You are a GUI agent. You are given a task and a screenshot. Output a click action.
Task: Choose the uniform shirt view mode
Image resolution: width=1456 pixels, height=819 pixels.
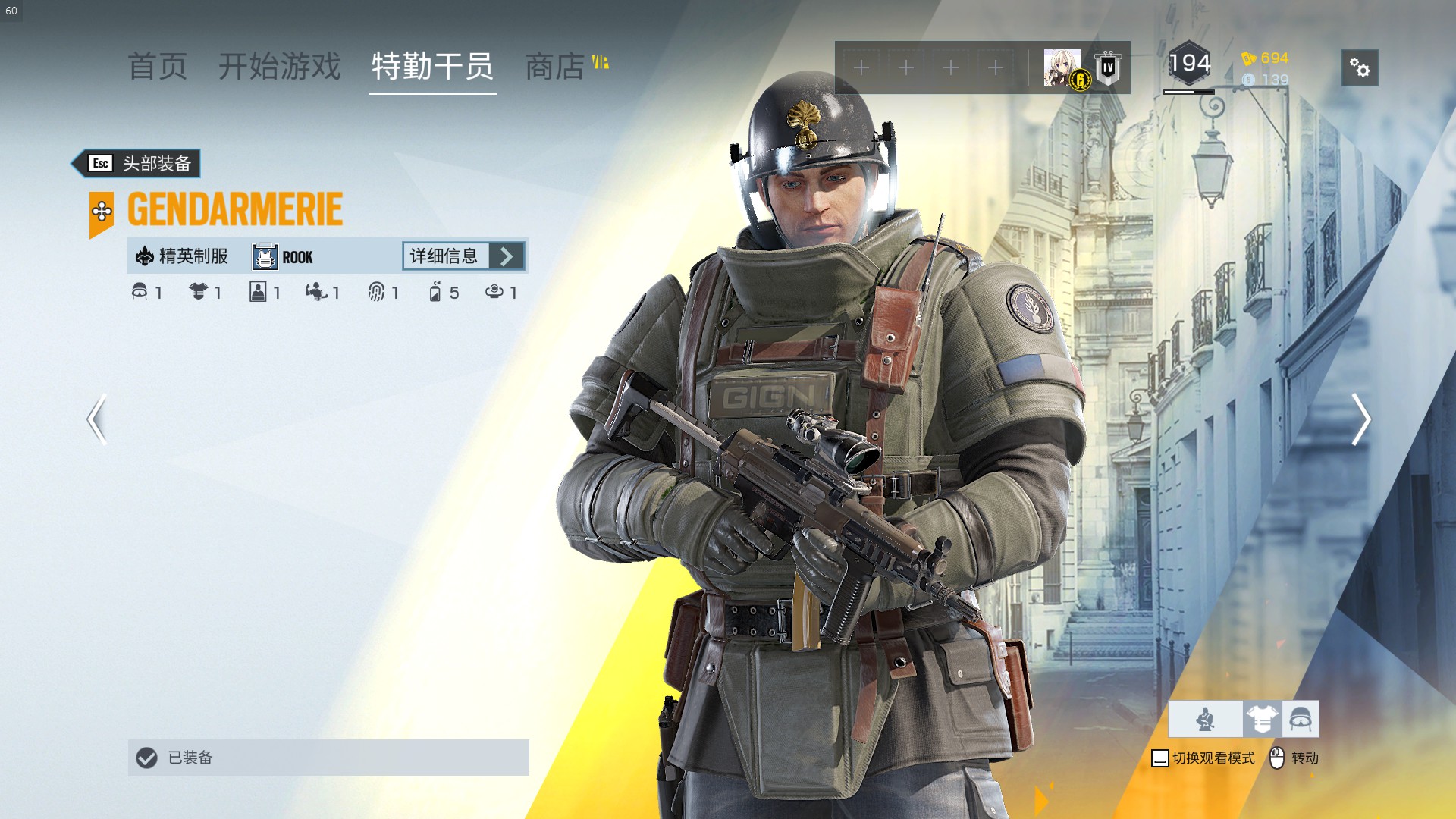[1262, 719]
